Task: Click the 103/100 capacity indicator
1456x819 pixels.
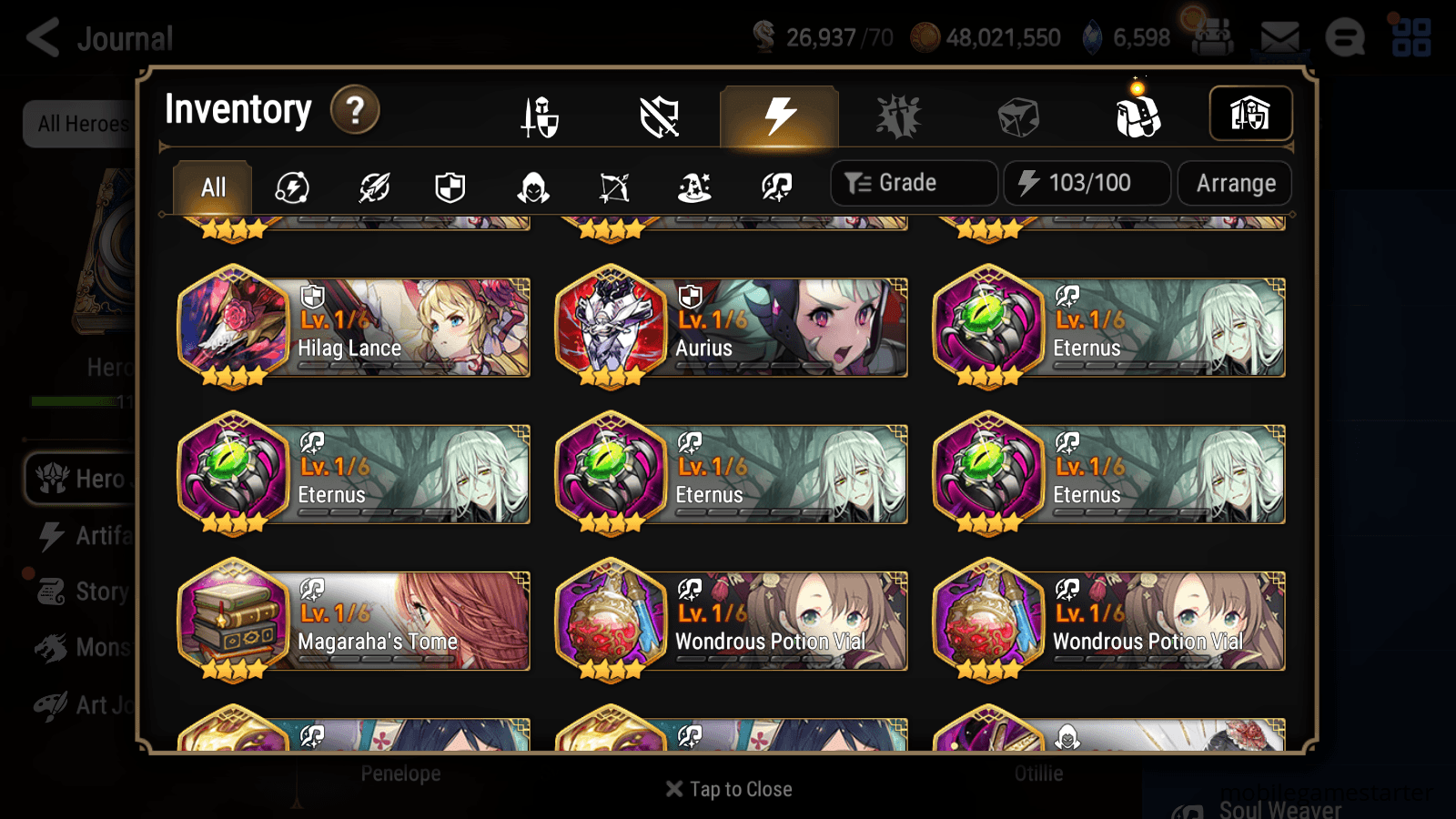Action: coord(1087,182)
